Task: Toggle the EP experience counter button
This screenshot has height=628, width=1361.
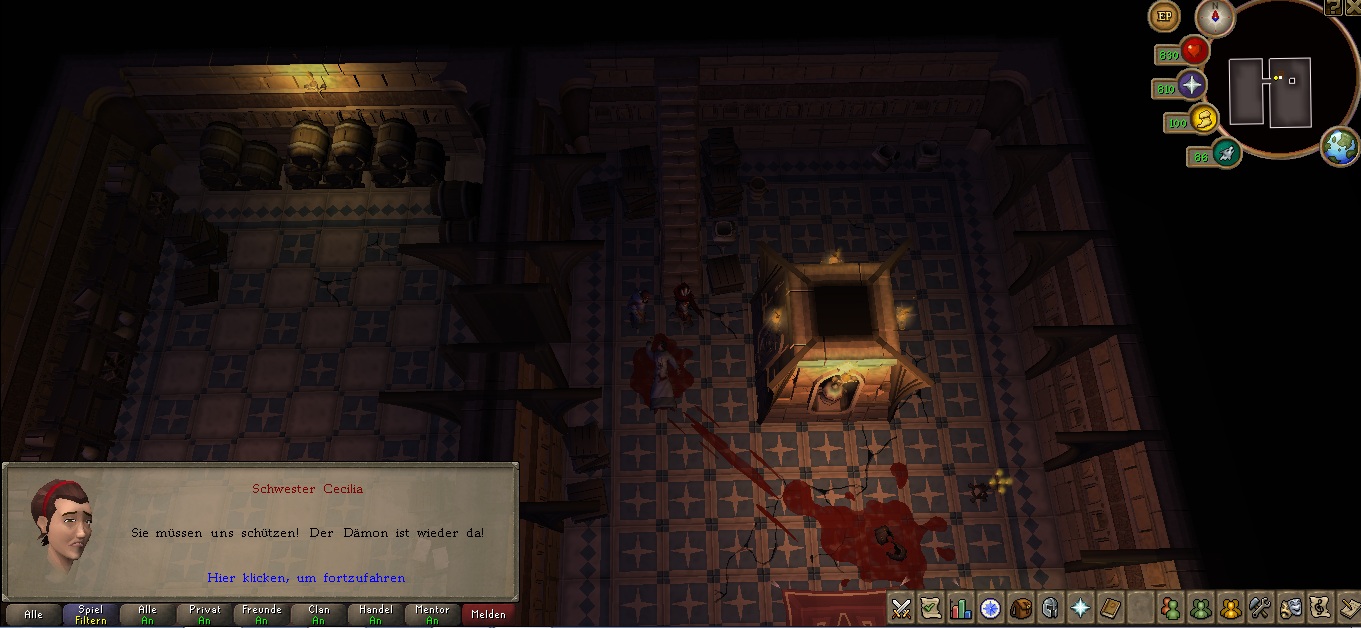Action: click(1164, 16)
